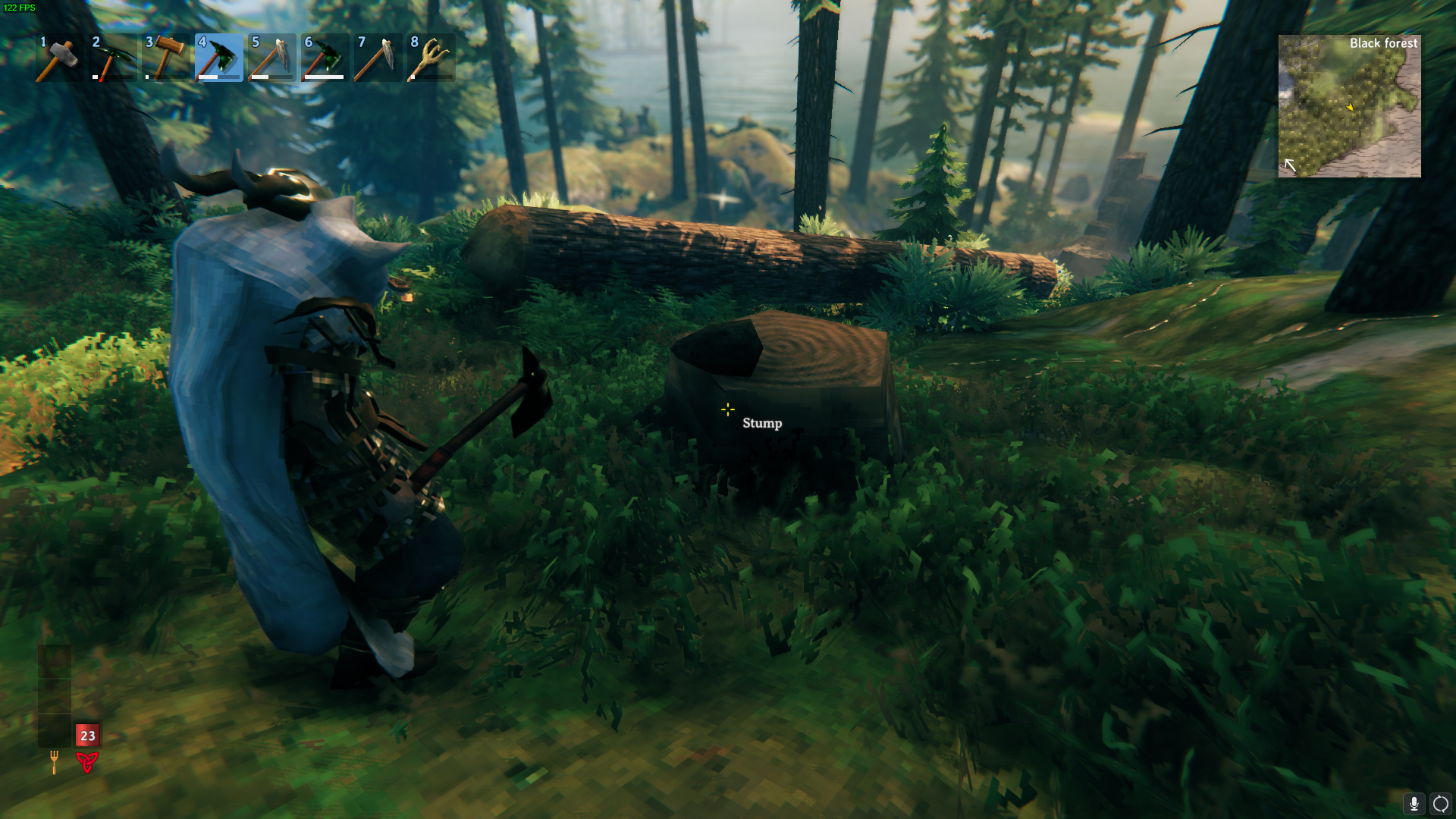Equip the green axe in slot 6
1456x819 pixels.
(325, 58)
